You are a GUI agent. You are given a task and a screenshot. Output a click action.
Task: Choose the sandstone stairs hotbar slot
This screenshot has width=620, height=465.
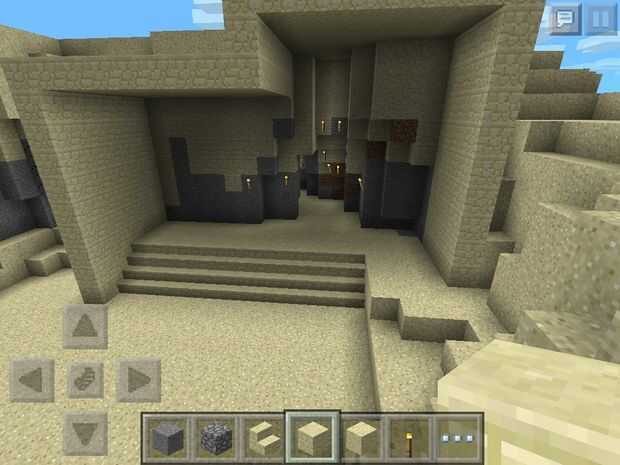point(263,438)
